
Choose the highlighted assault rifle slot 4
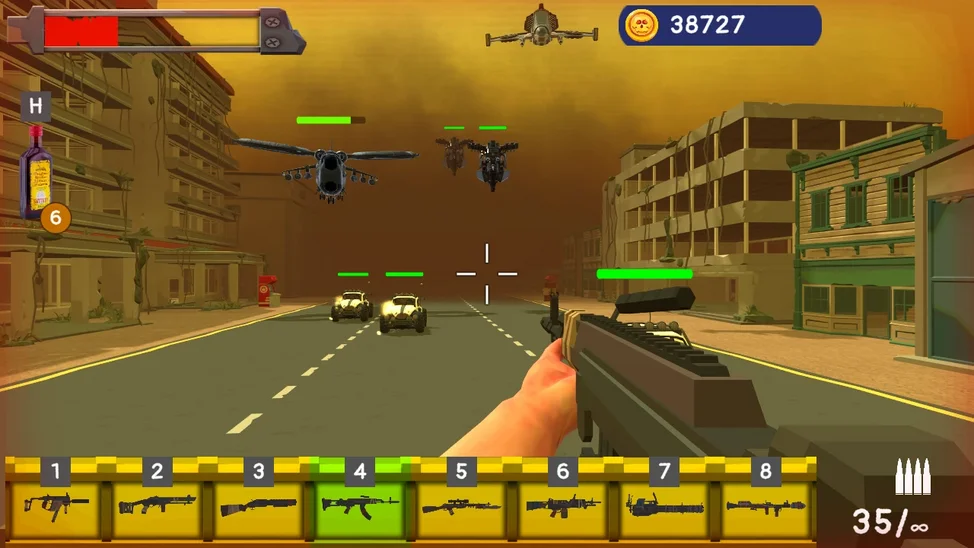click(360, 504)
